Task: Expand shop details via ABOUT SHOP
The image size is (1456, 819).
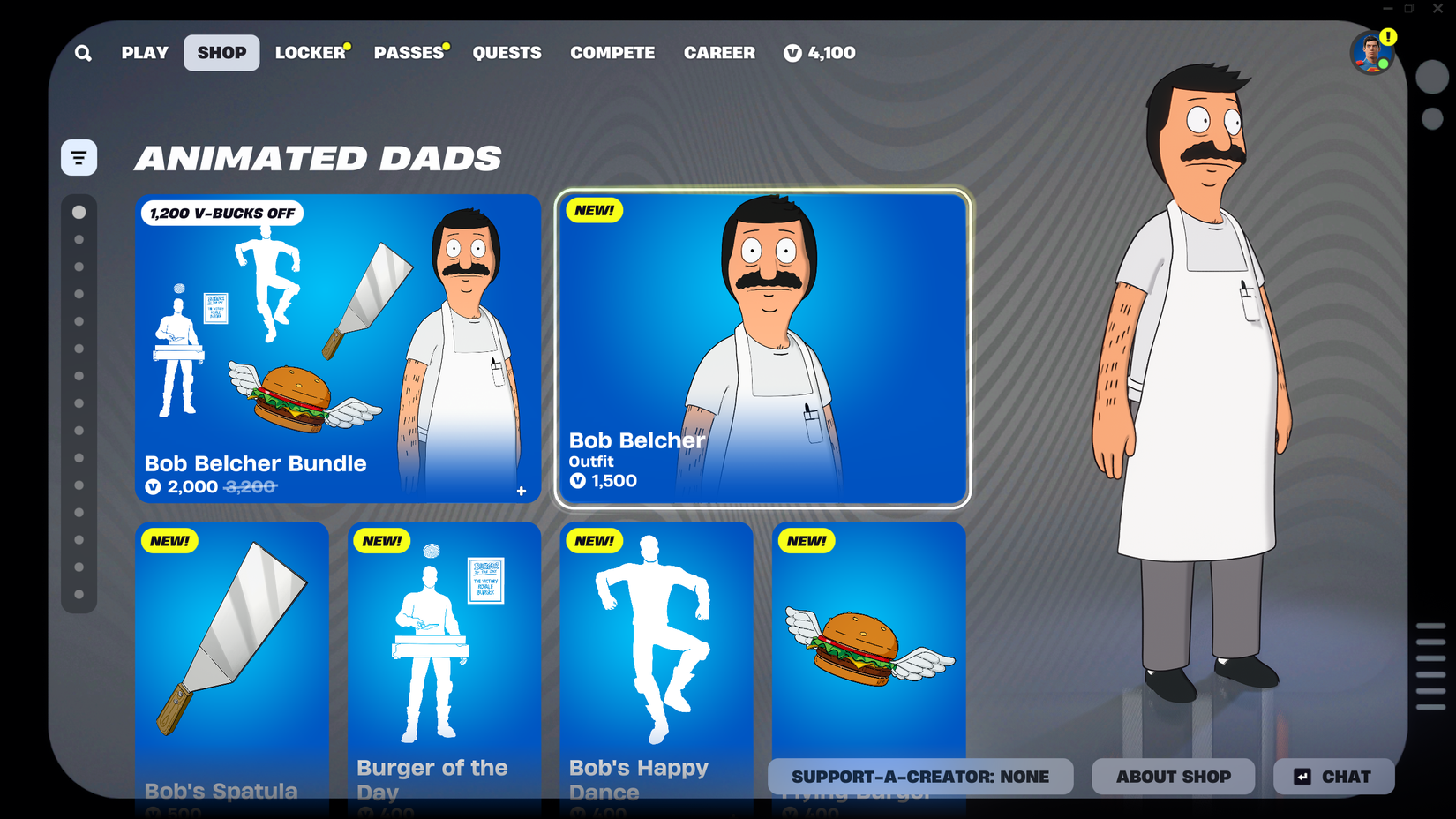Action: pos(1173,777)
